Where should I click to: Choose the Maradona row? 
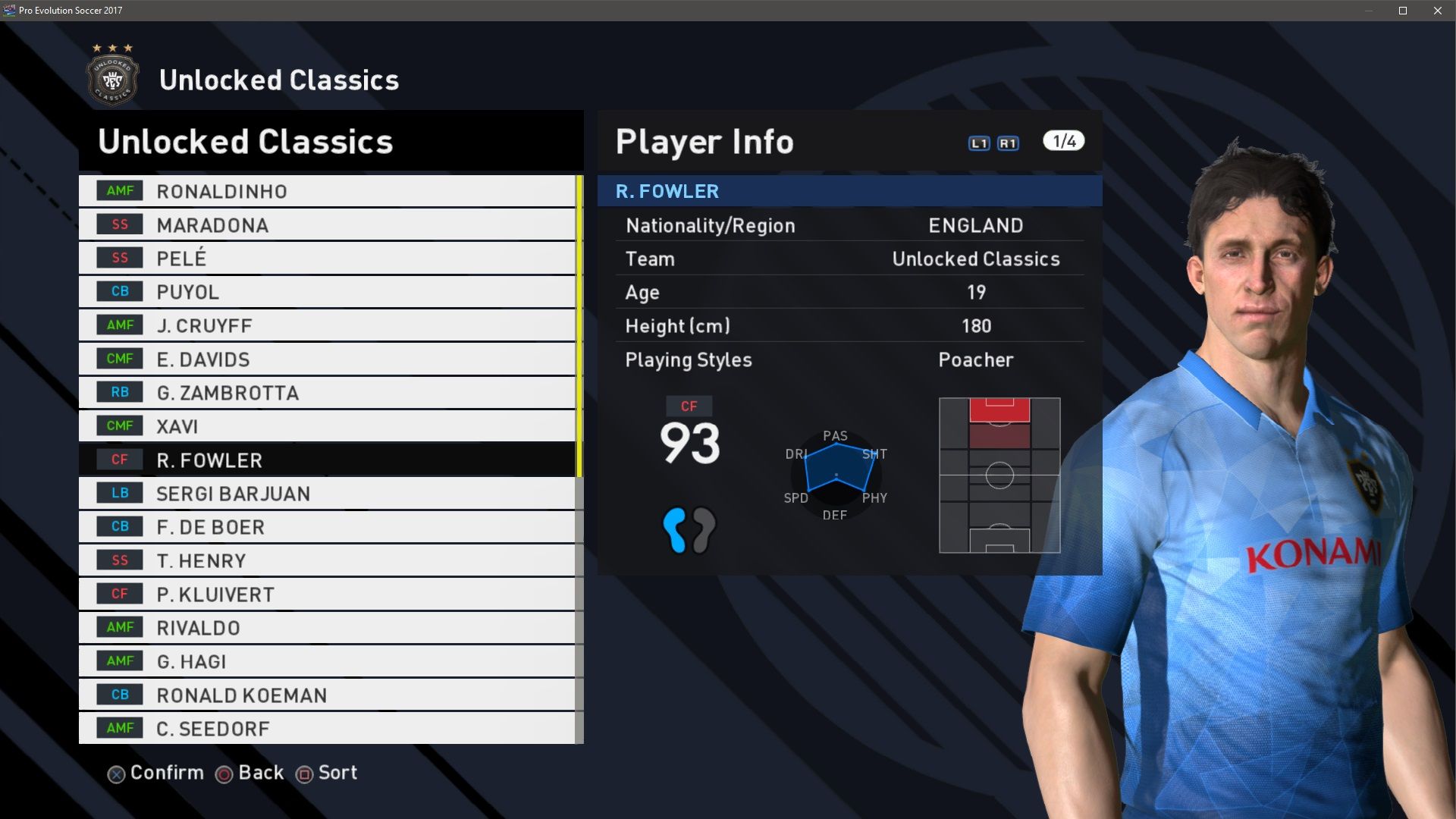pos(326,225)
